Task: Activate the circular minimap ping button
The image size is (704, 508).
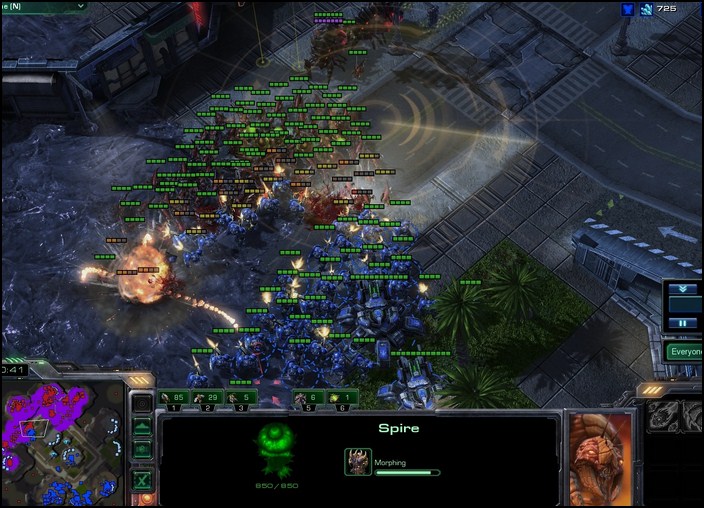Action: pyautogui.click(x=142, y=404)
